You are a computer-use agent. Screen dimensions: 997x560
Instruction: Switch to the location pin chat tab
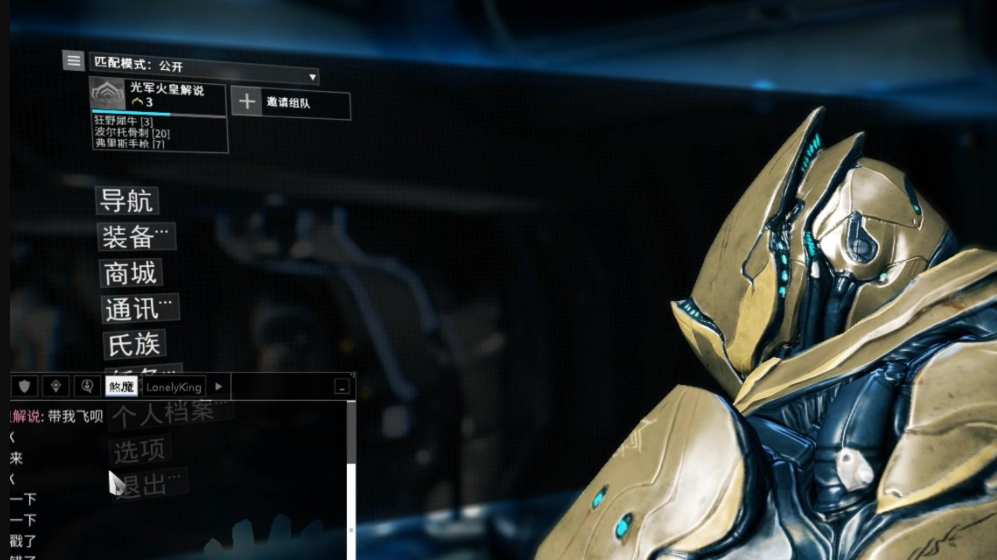click(x=57, y=386)
